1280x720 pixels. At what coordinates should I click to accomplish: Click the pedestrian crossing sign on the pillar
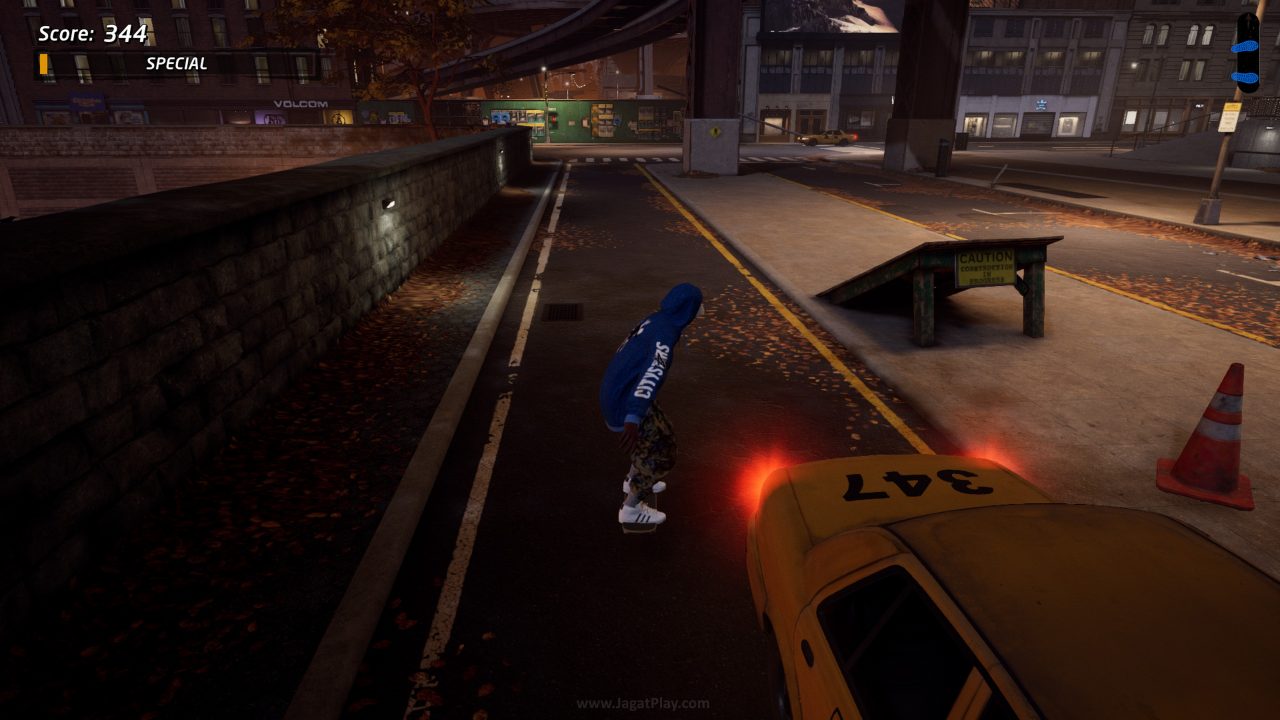(717, 130)
